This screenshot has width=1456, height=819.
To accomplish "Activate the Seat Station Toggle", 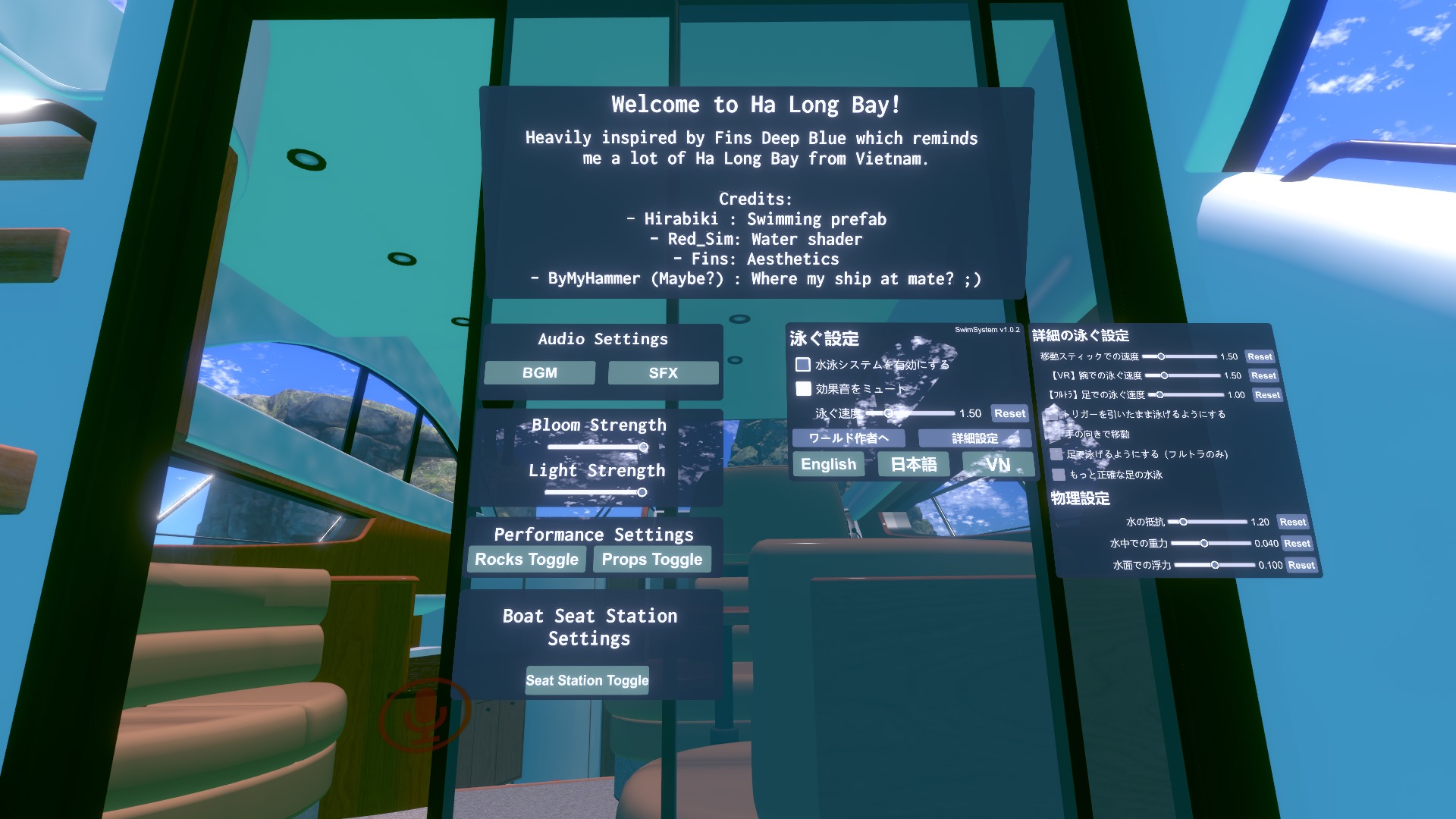I will [587, 680].
